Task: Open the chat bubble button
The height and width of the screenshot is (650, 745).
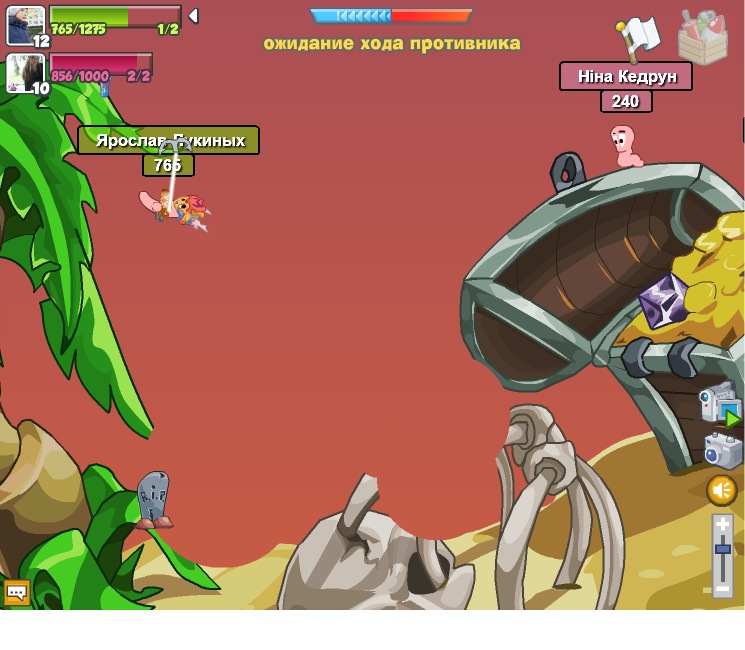Action: coord(17,592)
